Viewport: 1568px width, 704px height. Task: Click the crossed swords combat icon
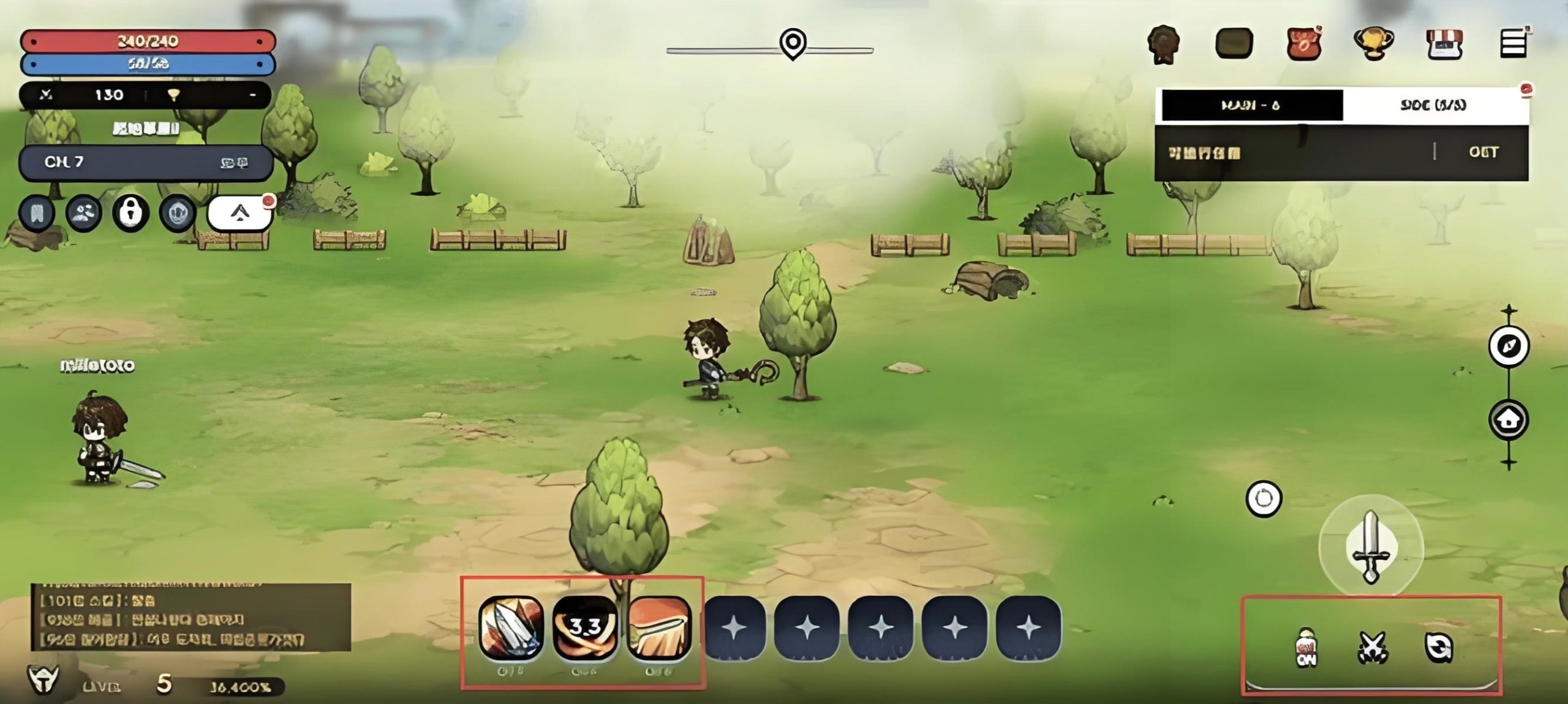(x=1373, y=648)
